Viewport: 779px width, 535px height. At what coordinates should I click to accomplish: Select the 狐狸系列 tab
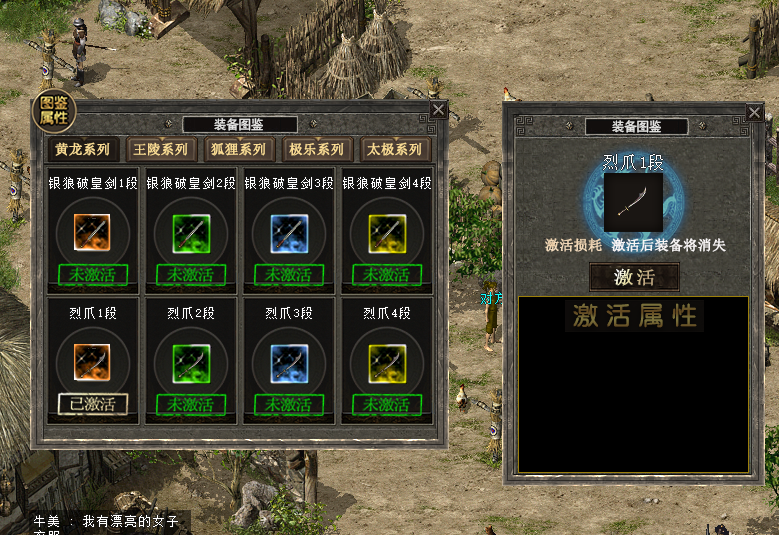[x=239, y=150]
